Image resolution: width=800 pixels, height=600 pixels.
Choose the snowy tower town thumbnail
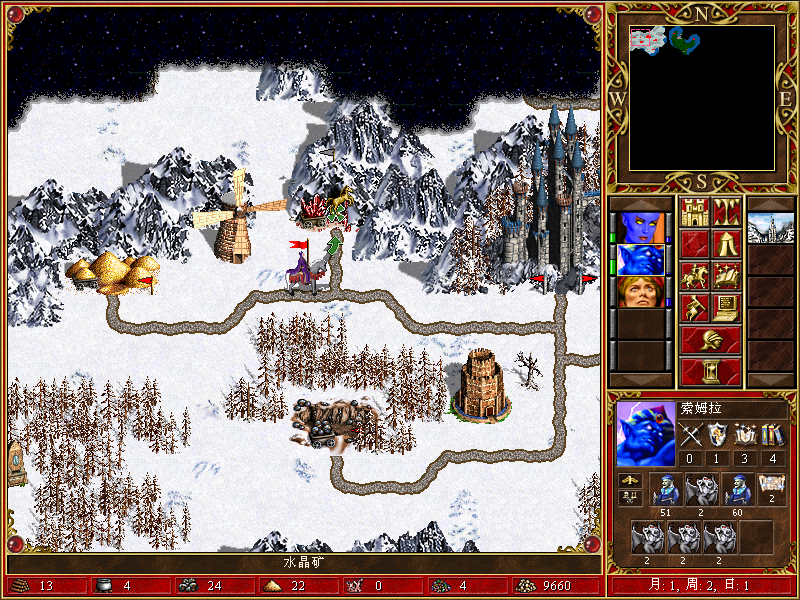(x=770, y=227)
